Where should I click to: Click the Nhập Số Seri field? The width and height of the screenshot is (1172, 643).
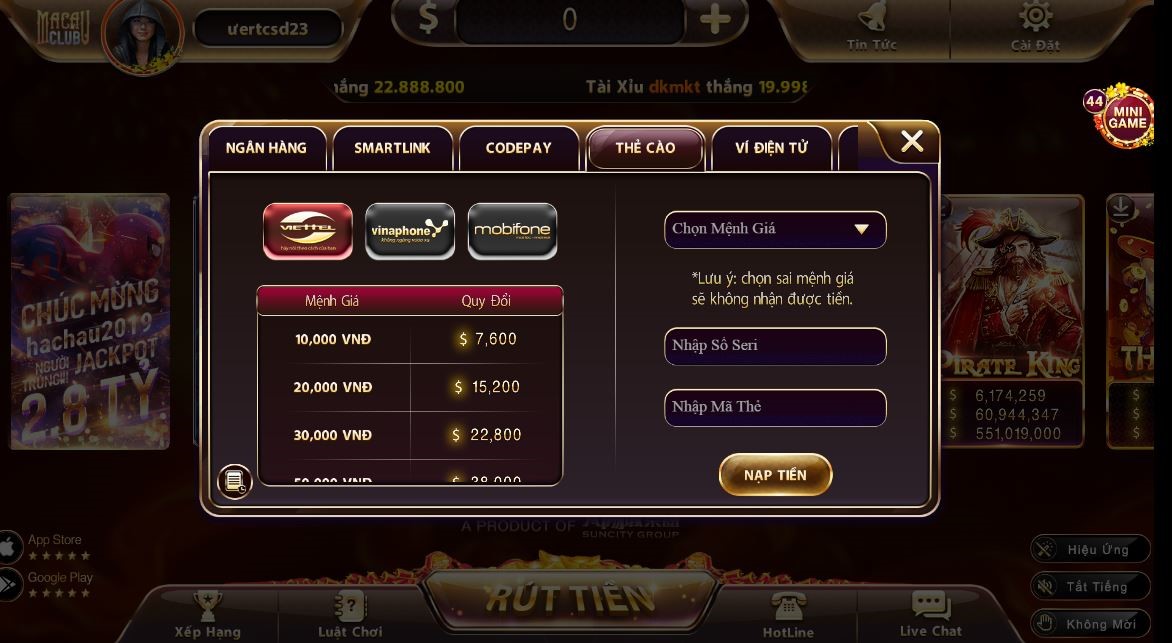point(775,346)
